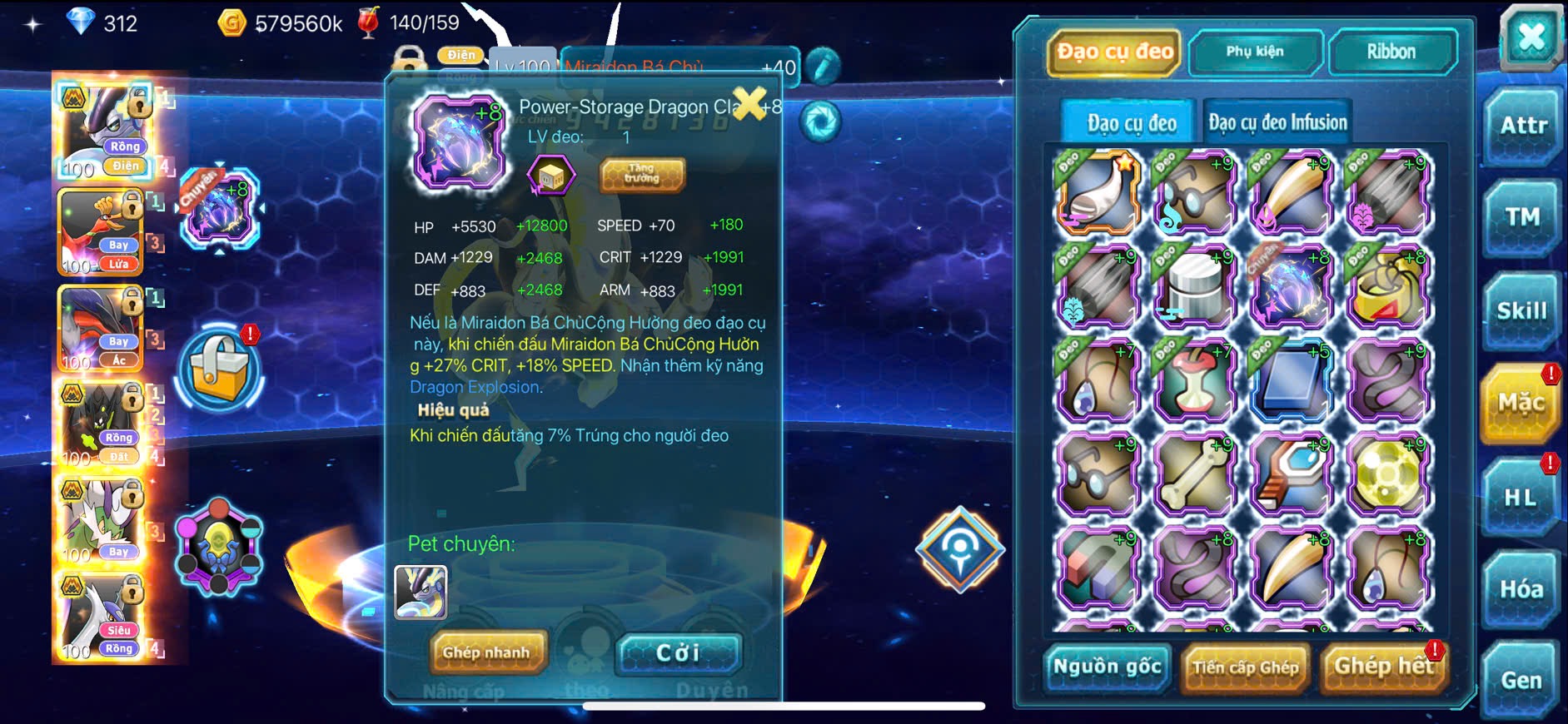Open the Nguồn gốc button
The width and height of the screenshot is (1568, 724).
pos(1107,667)
